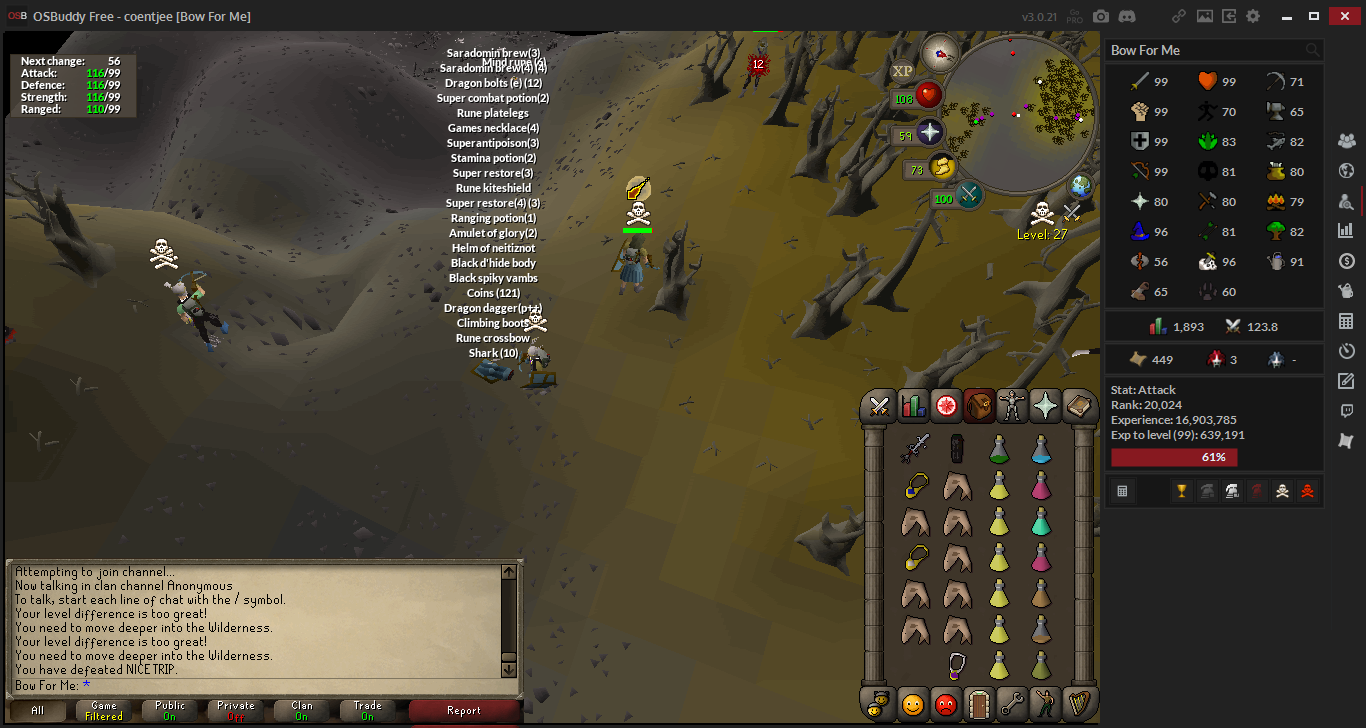Image resolution: width=1366 pixels, height=728 pixels.
Task: Open the Quest list tab
Action: coord(946,405)
